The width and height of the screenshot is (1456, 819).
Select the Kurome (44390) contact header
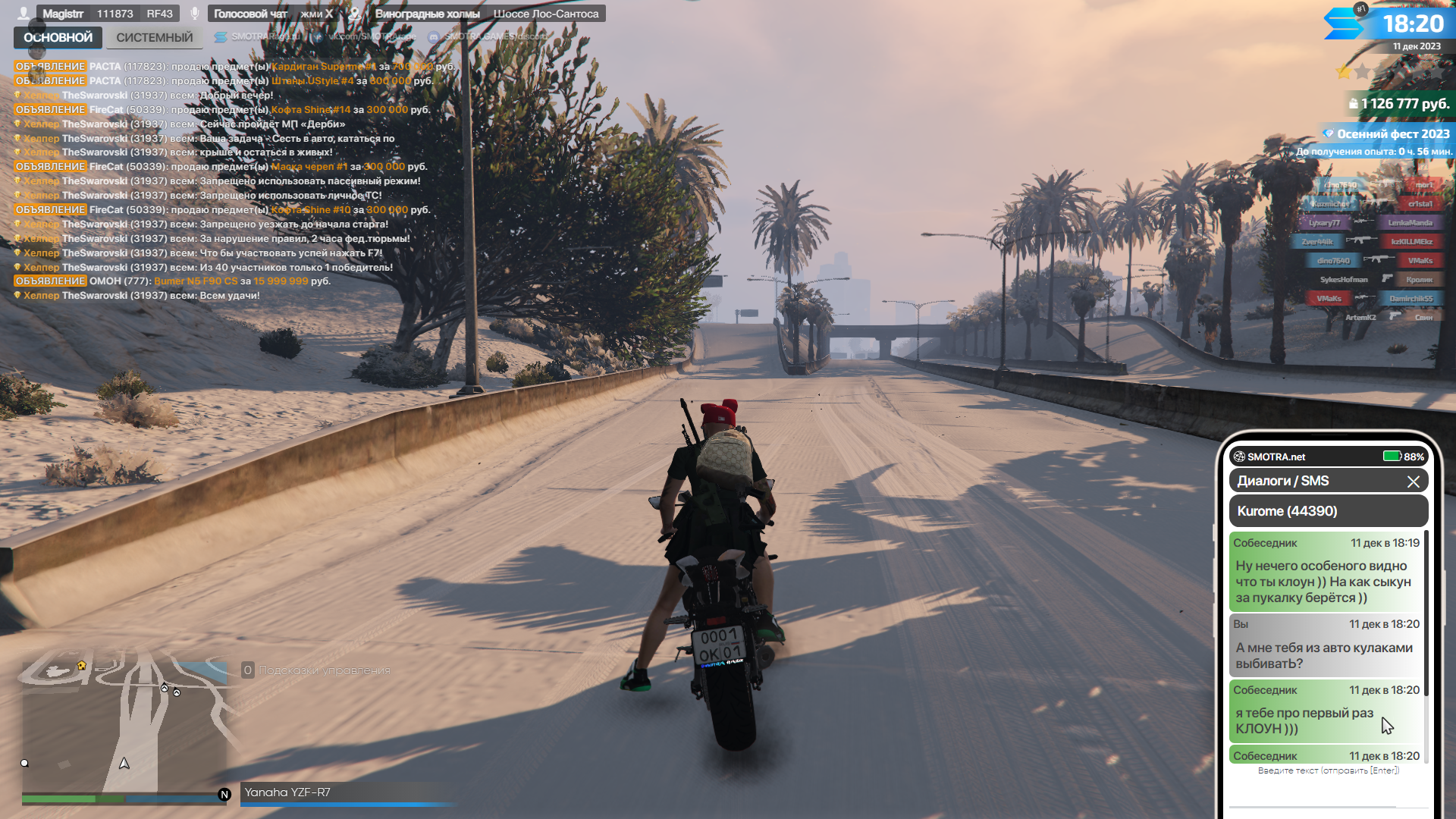[1328, 511]
